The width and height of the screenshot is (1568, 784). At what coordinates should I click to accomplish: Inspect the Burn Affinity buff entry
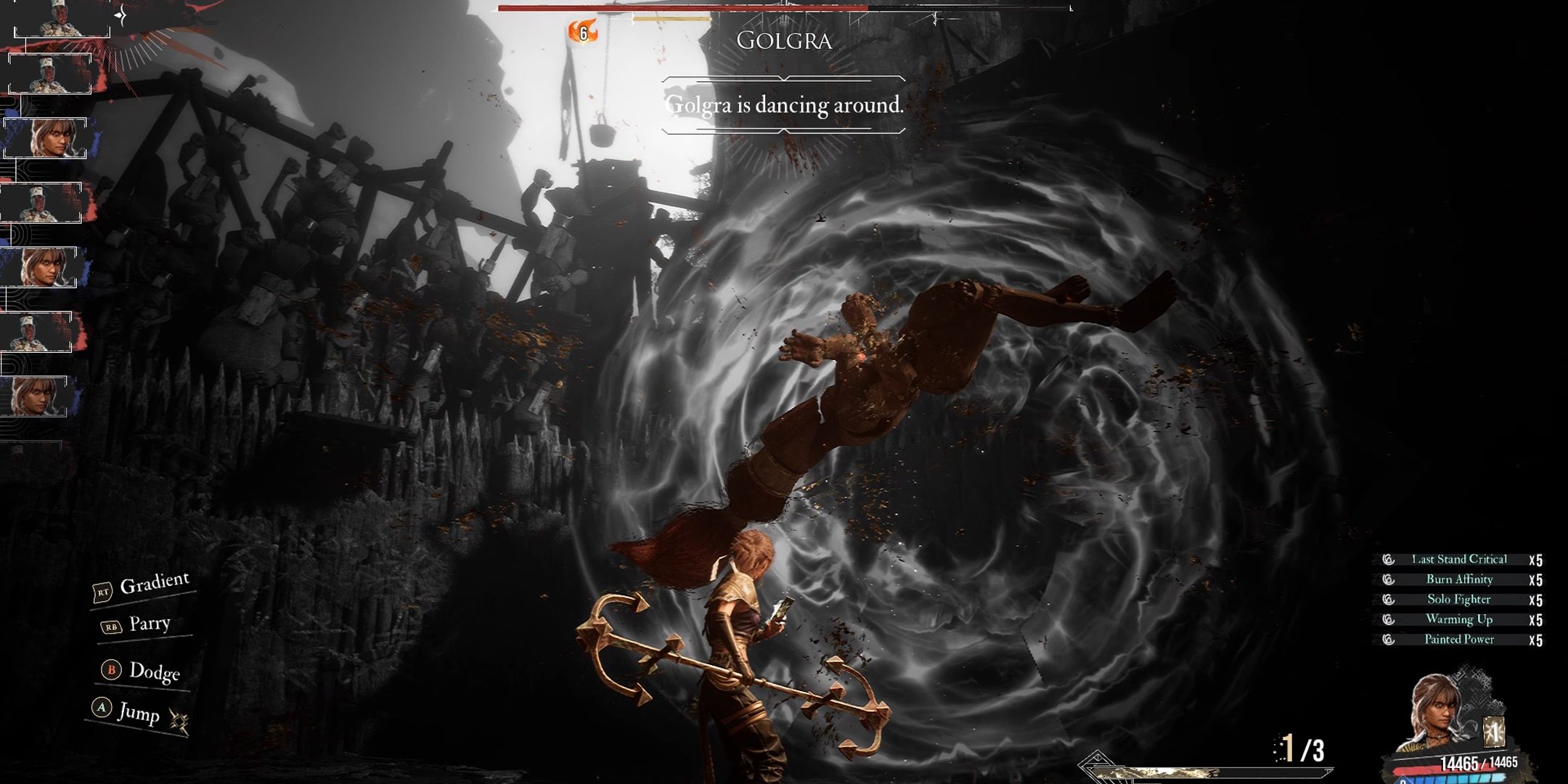pyautogui.click(x=1458, y=579)
